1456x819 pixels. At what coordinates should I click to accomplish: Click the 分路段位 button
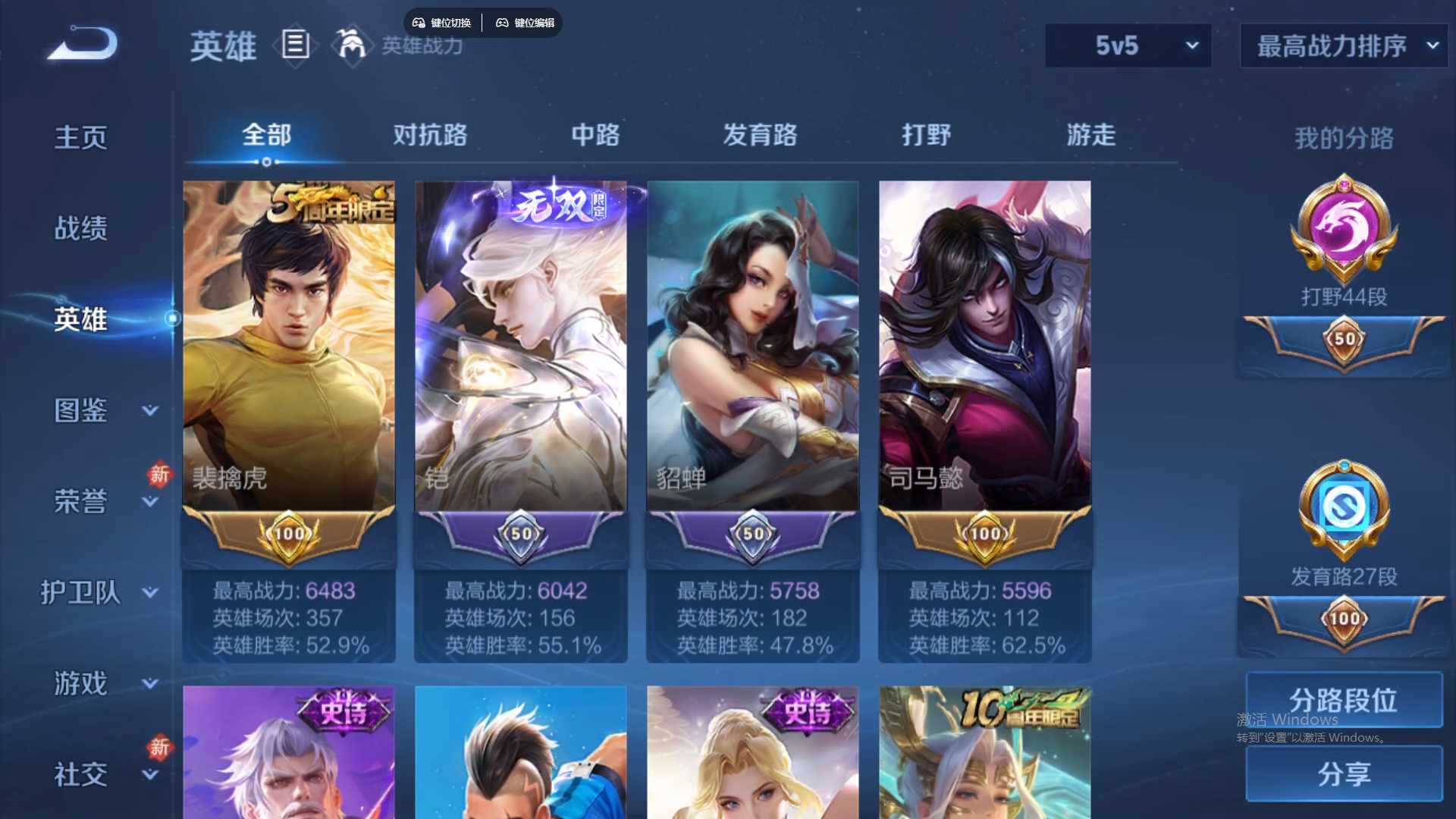[x=1342, y=700]
